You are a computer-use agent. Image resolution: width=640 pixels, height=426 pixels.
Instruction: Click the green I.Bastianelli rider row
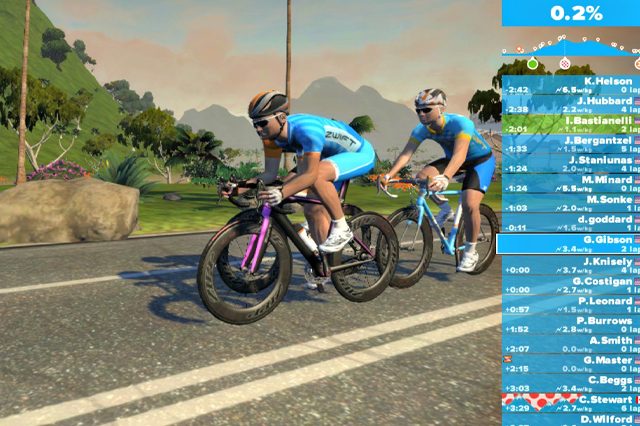click(x=570, y=124)
